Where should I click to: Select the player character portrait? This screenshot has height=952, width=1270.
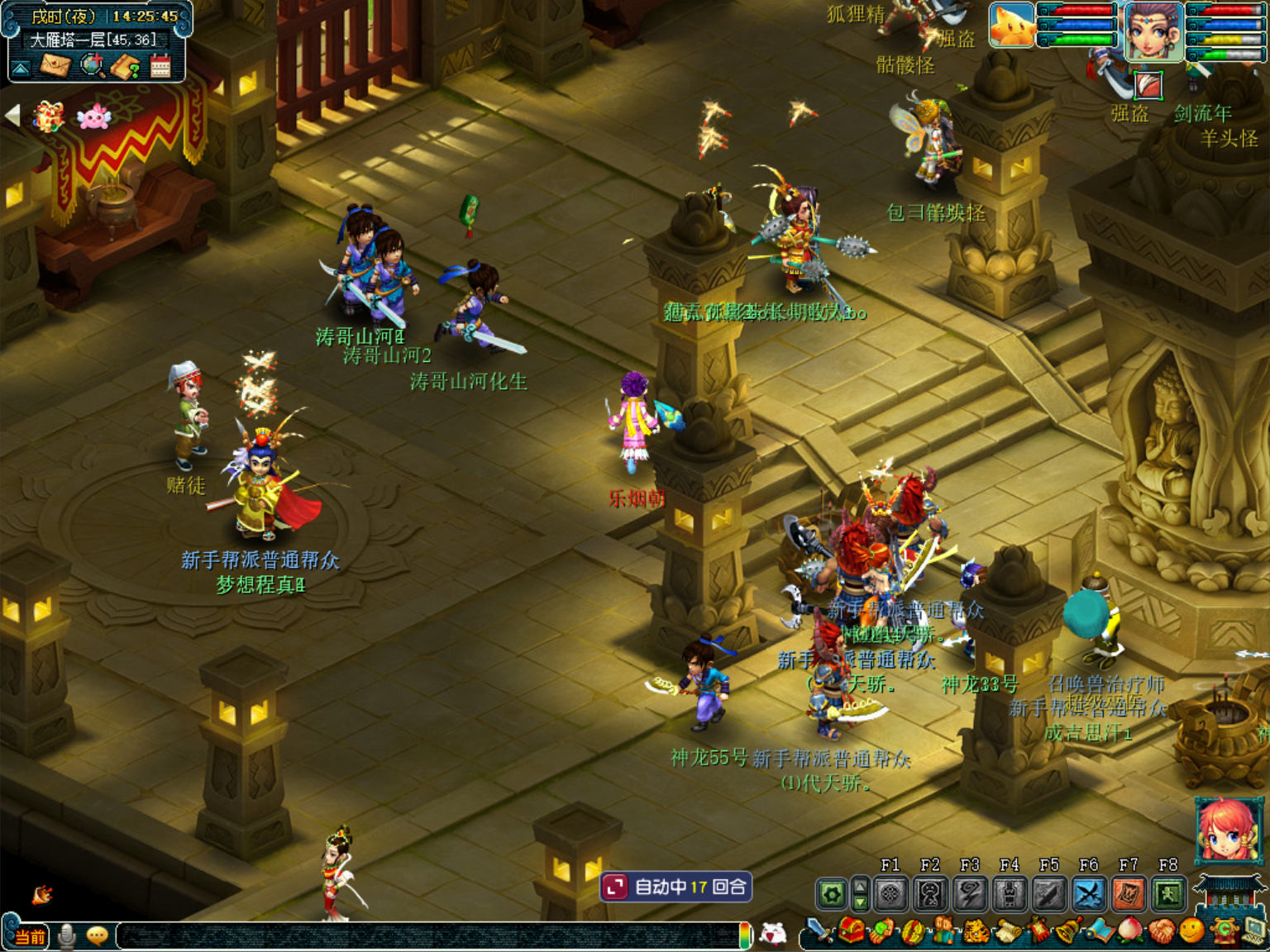pos(1153,31)
